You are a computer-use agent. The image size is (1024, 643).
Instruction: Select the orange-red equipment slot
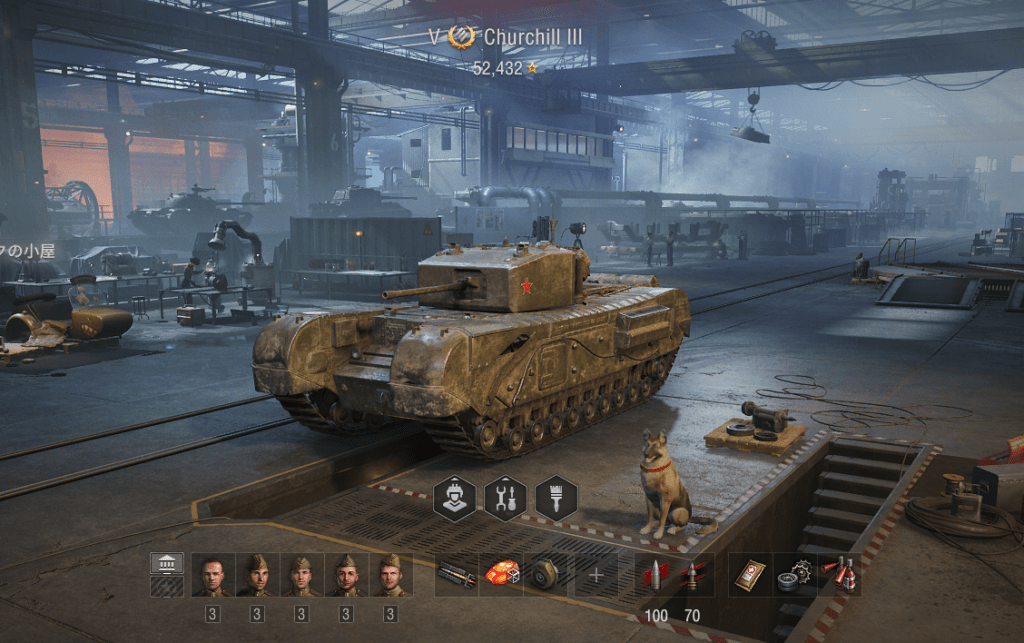click(500, 575)
